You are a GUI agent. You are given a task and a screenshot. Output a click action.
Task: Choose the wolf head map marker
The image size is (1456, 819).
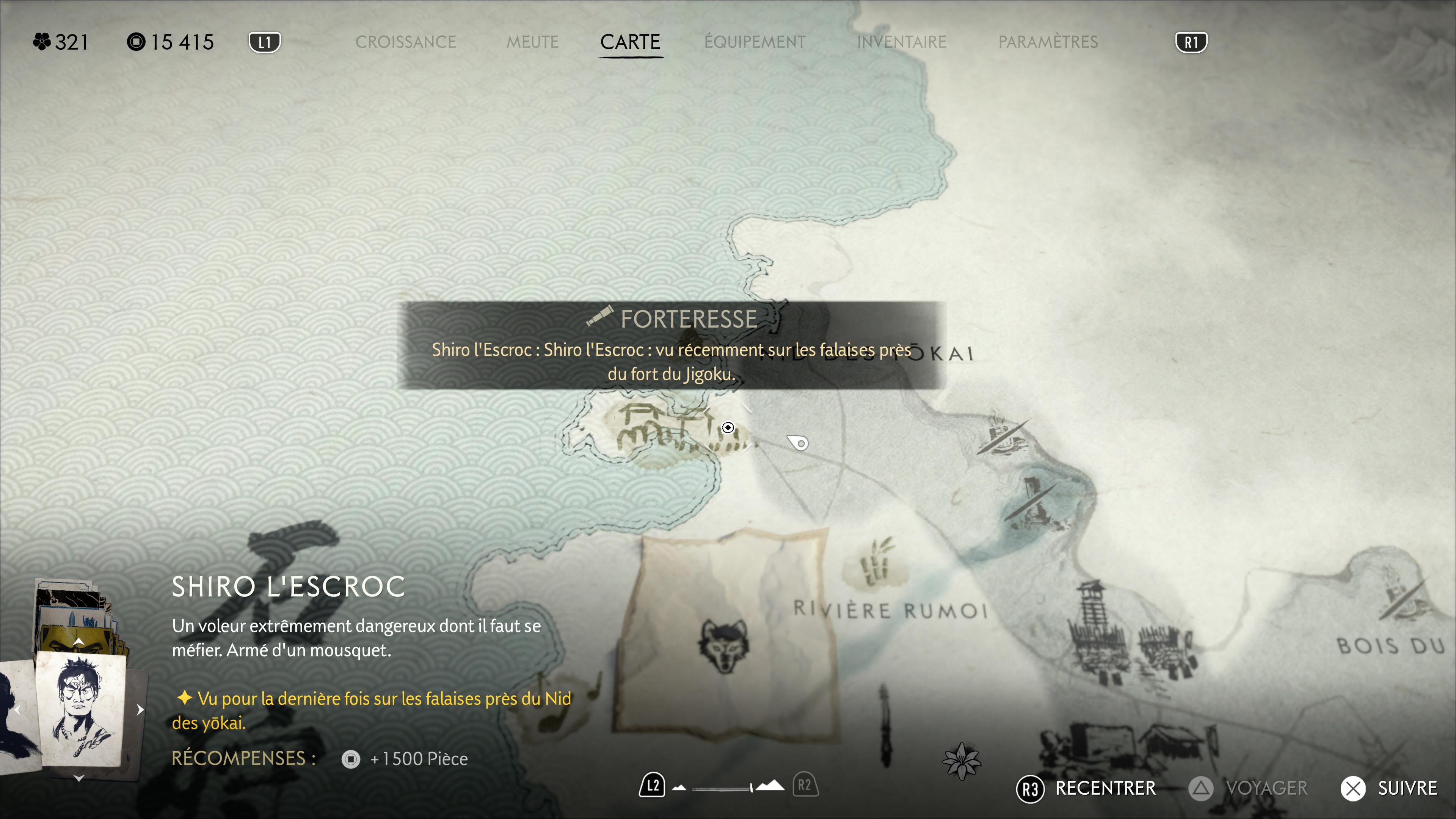[x=723, y=644]
